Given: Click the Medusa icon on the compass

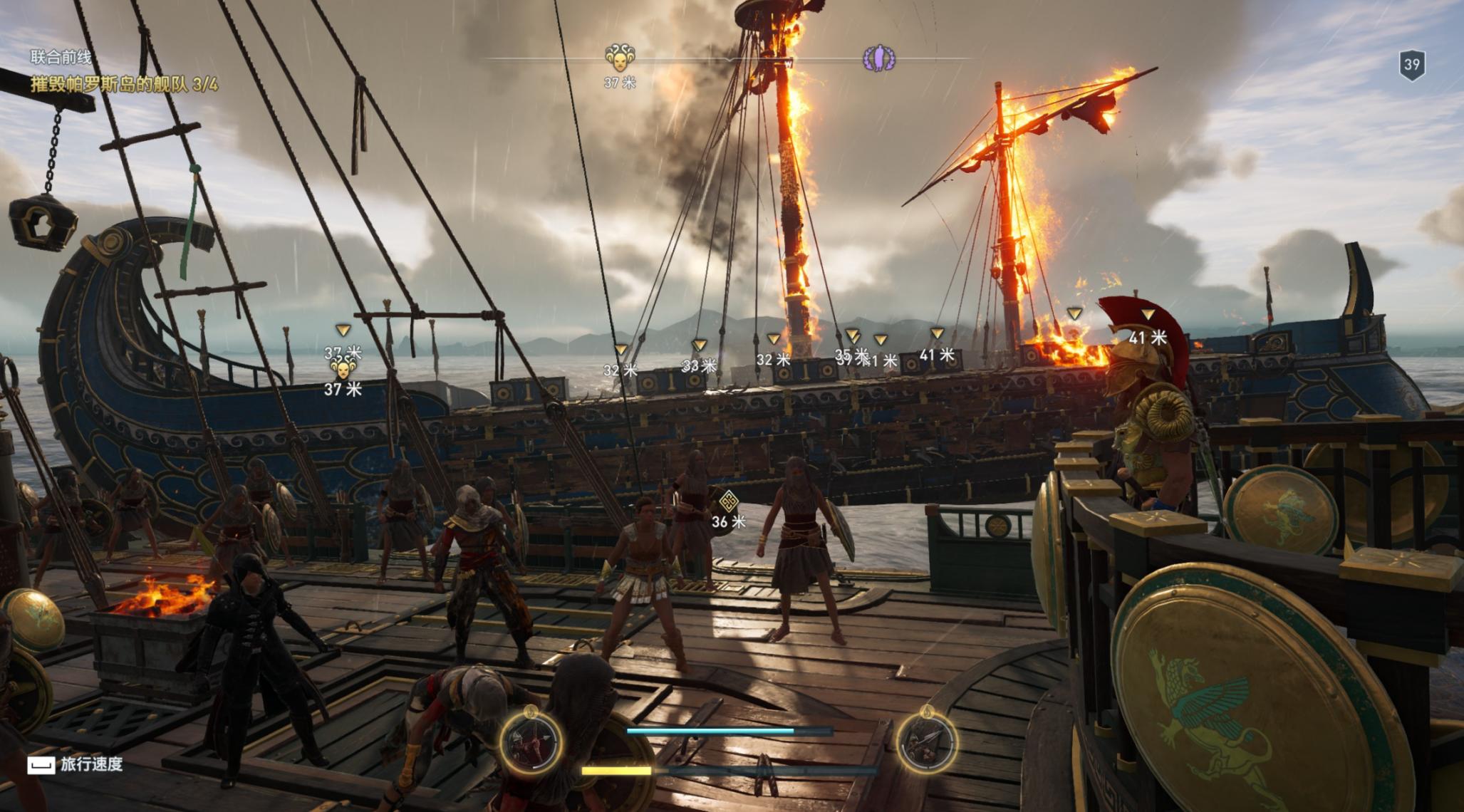Looking at the screenshot, I should [x=620, y=58].
